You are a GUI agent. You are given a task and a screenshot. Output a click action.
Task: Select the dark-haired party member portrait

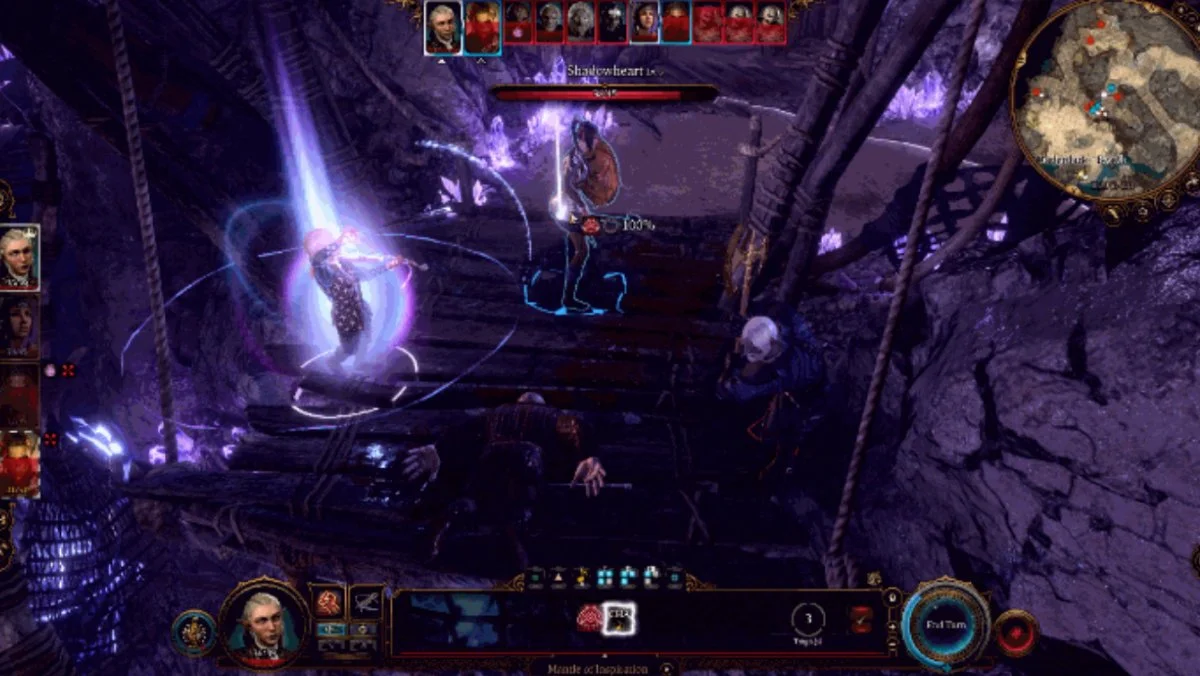tap(19, 326)
